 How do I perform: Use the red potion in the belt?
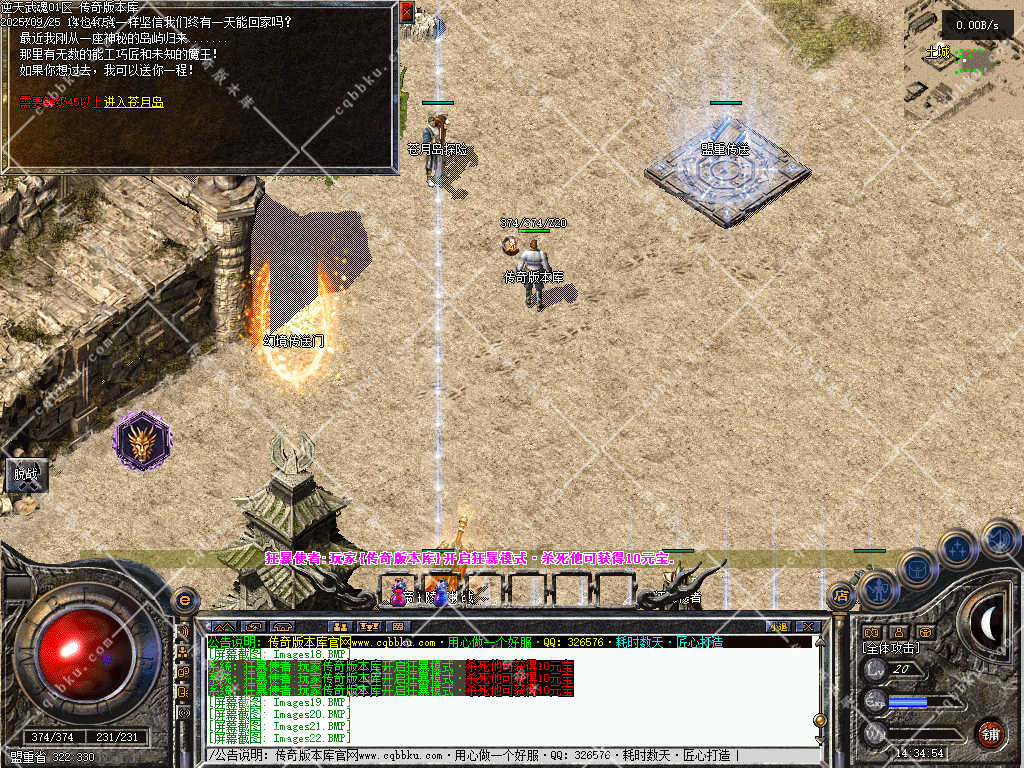click(399, 592)
